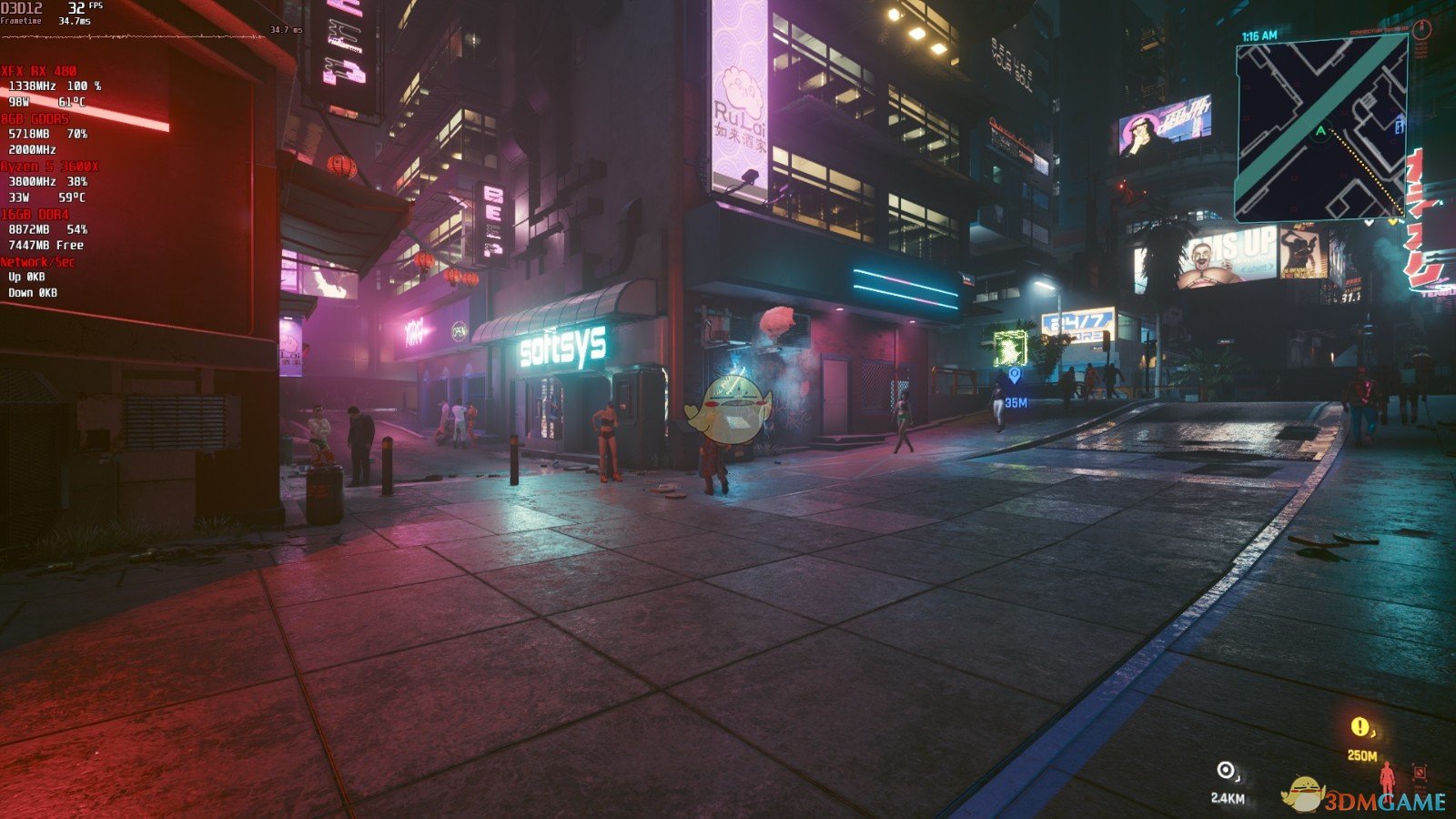Screen dimensions: 1456x819
Task: Click the 3DMGAME watermark link
Action: click(1383, 799)
